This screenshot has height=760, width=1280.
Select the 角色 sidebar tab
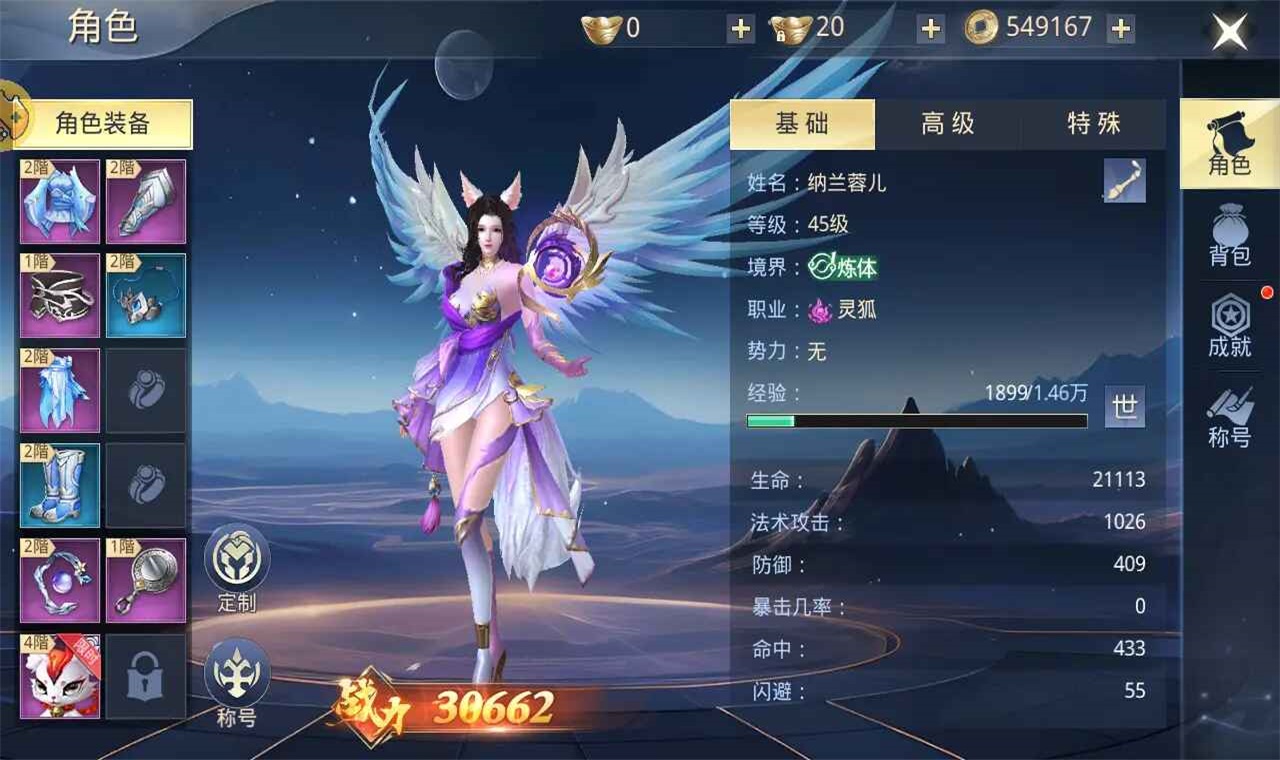point(1229,145)
